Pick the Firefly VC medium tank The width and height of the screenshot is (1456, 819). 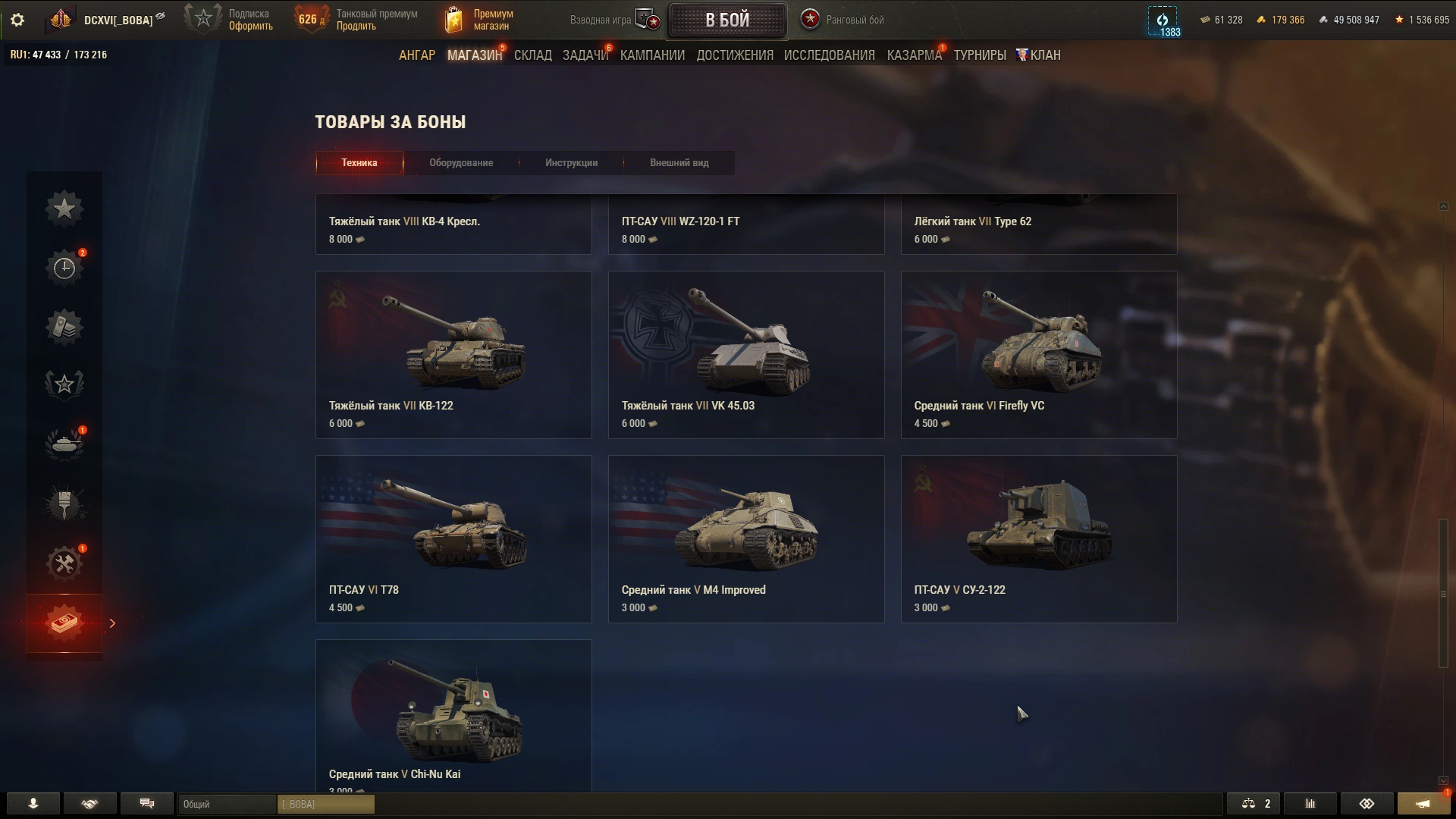1039,355
